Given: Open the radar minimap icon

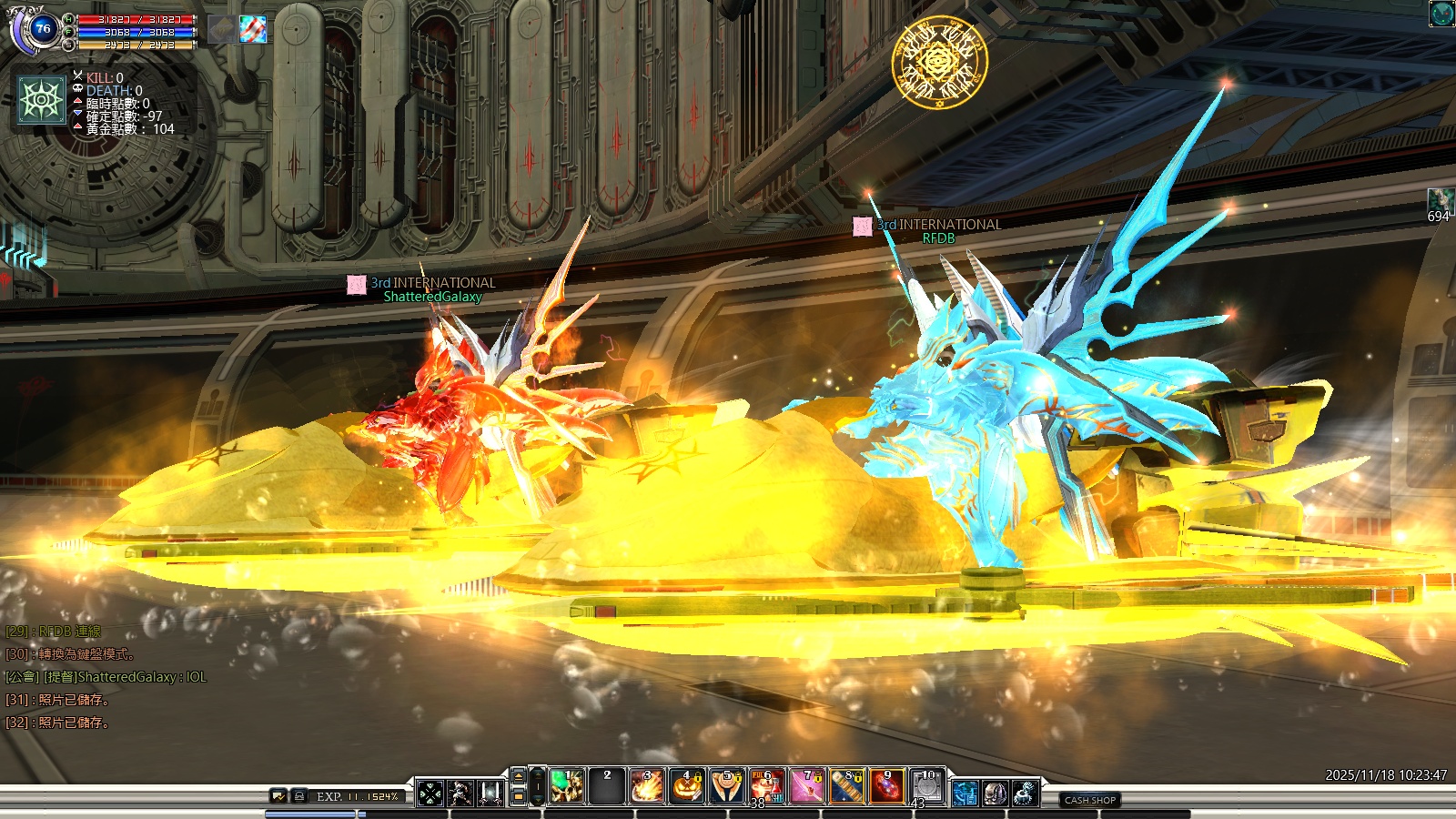Looking at the screenshot, I should tap(1441, 14).
